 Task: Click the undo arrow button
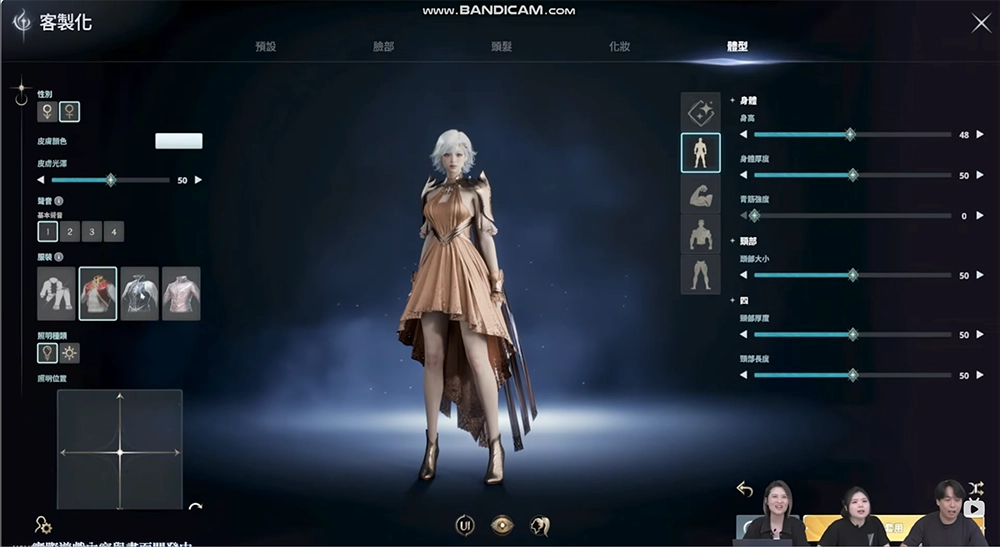(744, 489)
